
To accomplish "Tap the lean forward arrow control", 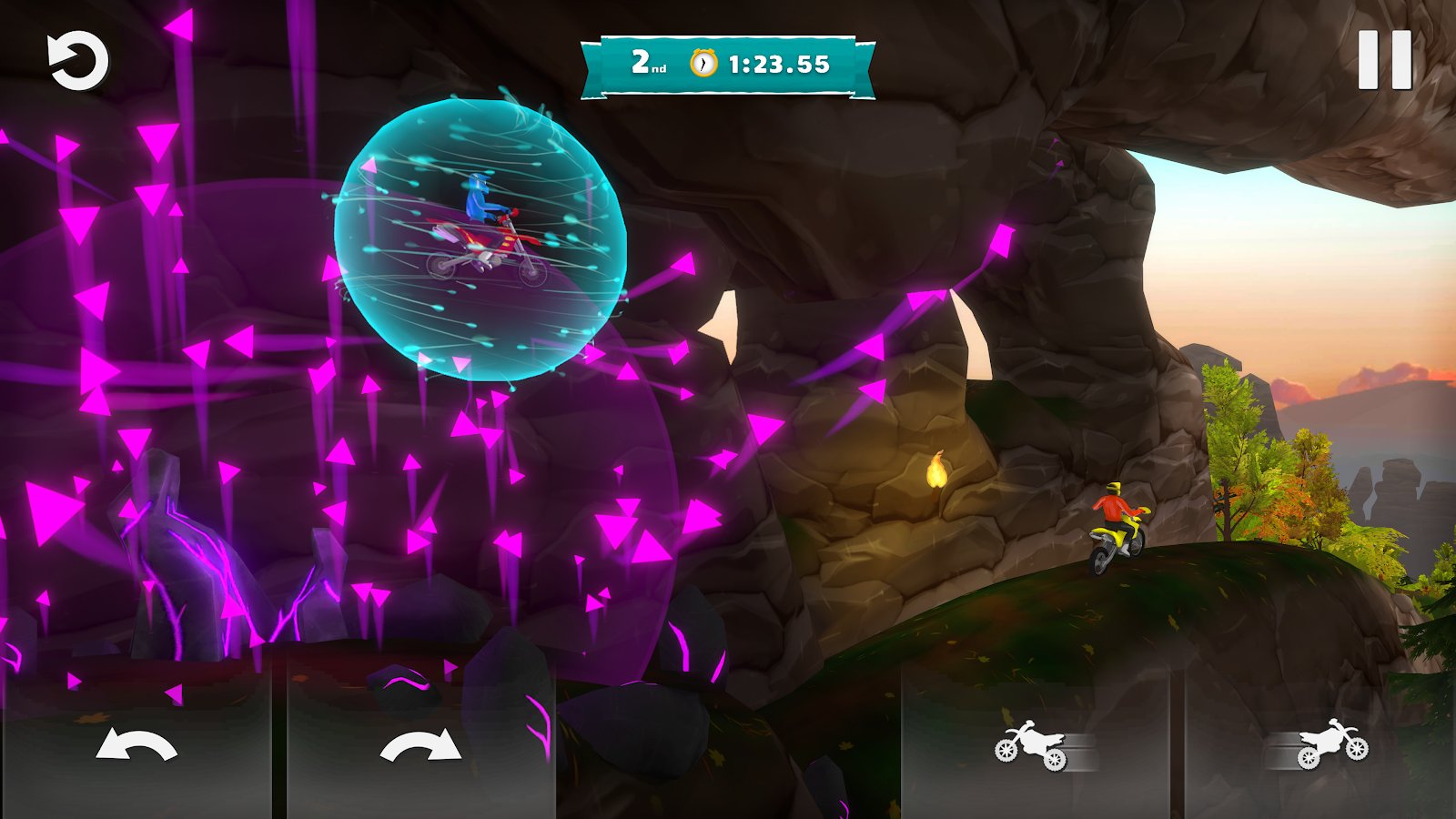I will pos(420,745).
